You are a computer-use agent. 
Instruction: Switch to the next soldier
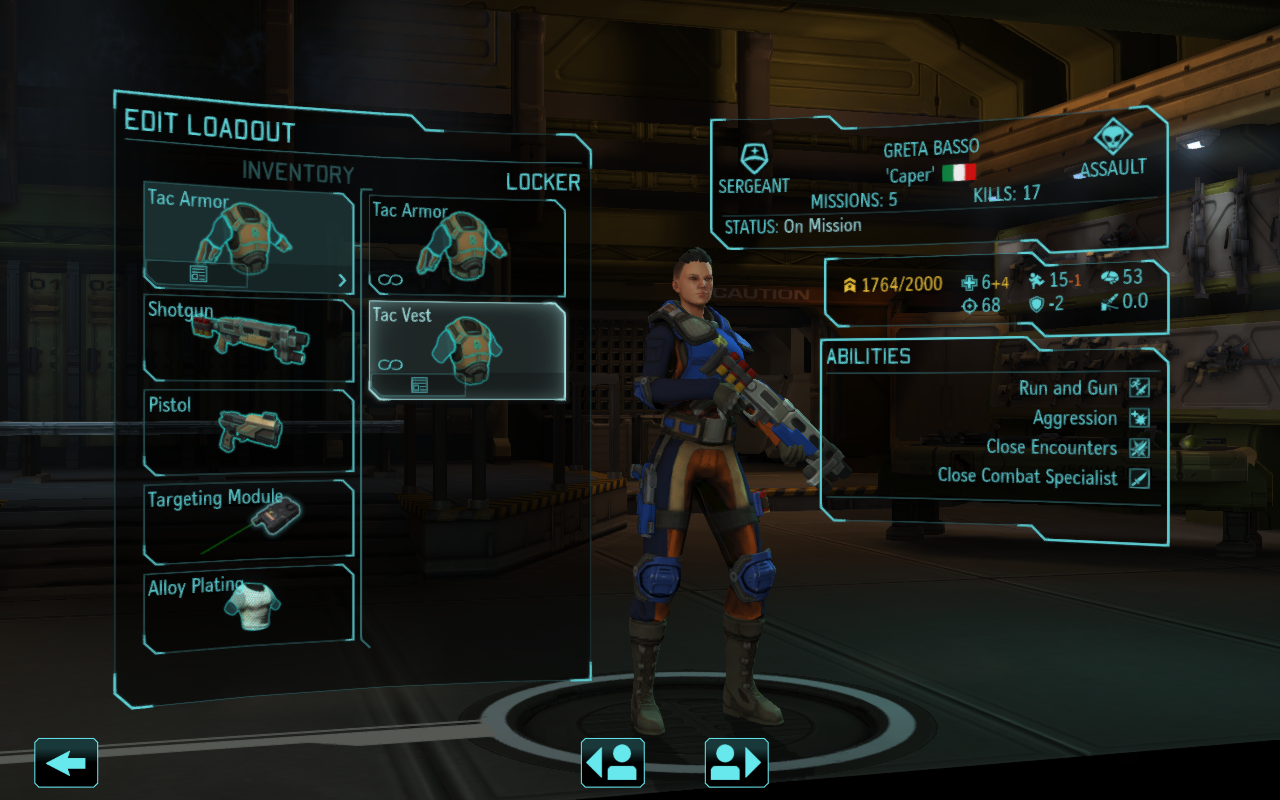737,763
